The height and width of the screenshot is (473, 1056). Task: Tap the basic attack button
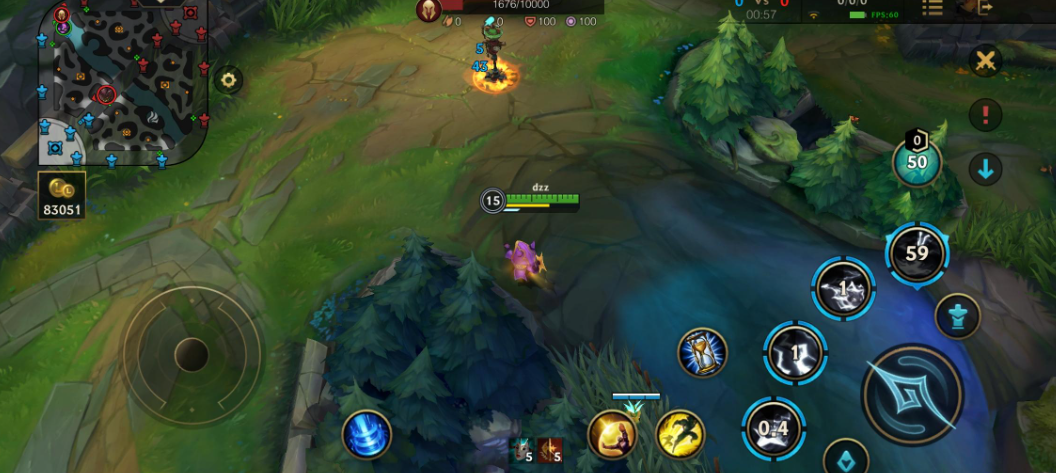point(911,395)
